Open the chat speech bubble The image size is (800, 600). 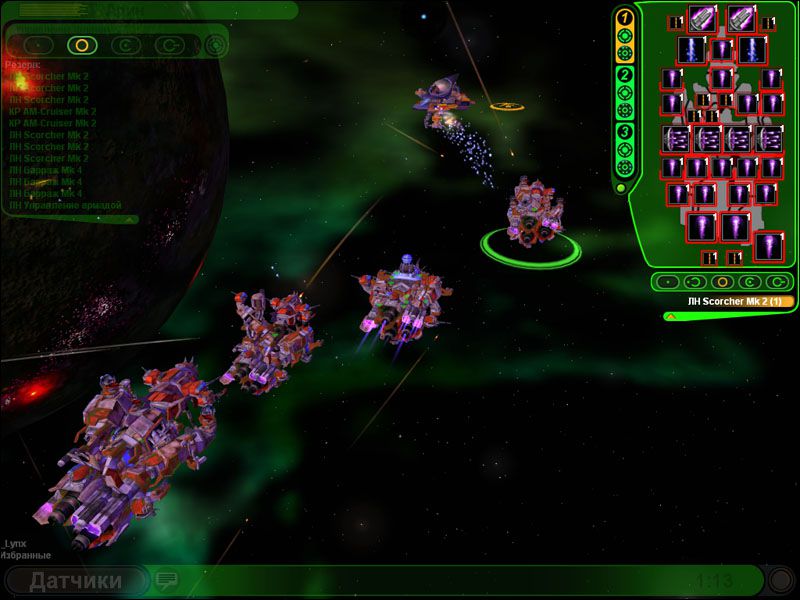[x=166, y=580]
